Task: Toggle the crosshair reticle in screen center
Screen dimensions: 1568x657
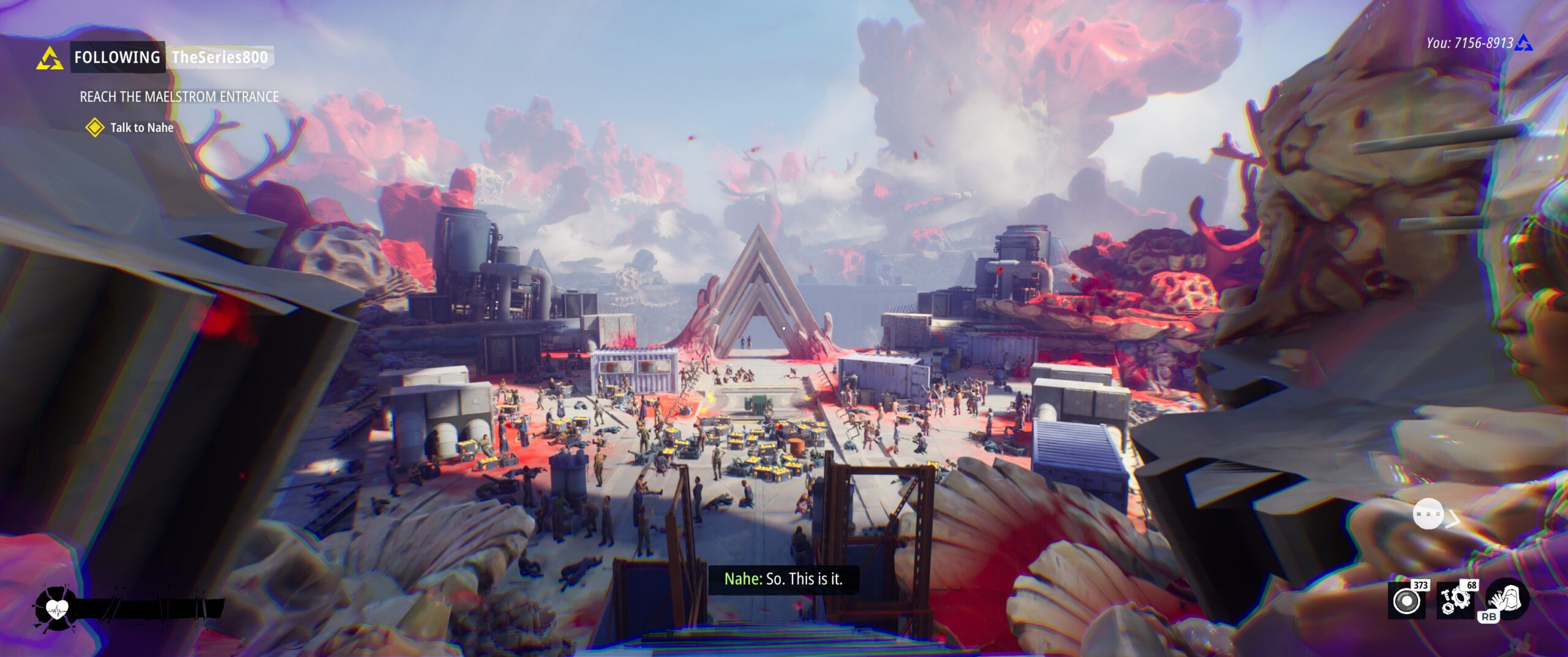Action: click(784, 328)
